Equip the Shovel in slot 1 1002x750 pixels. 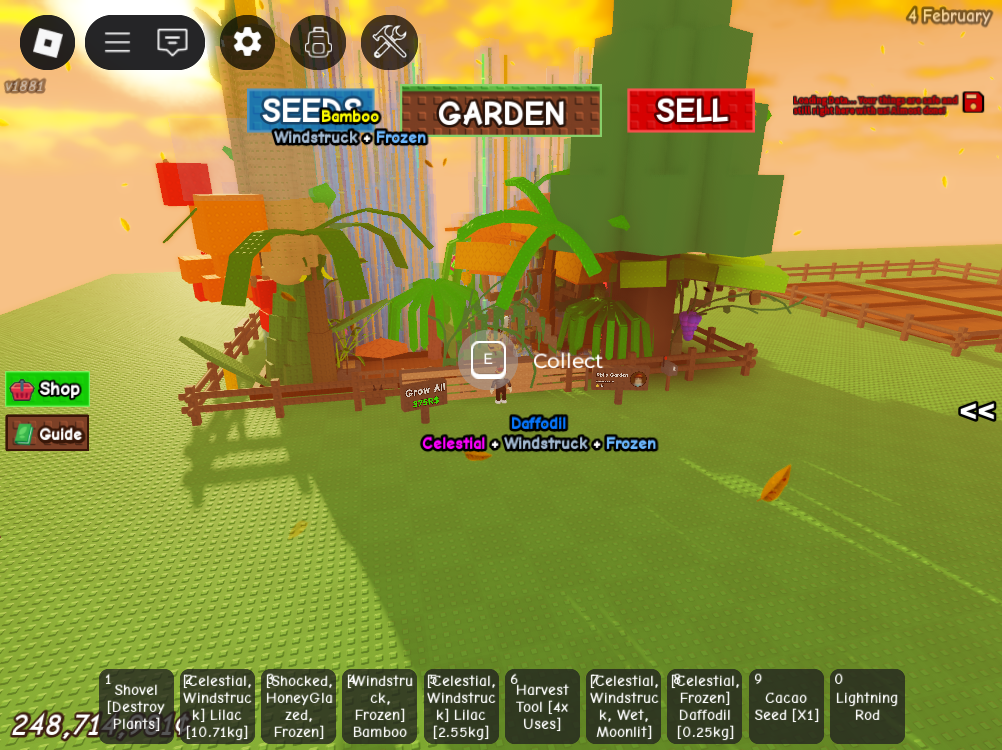[136, 706]
